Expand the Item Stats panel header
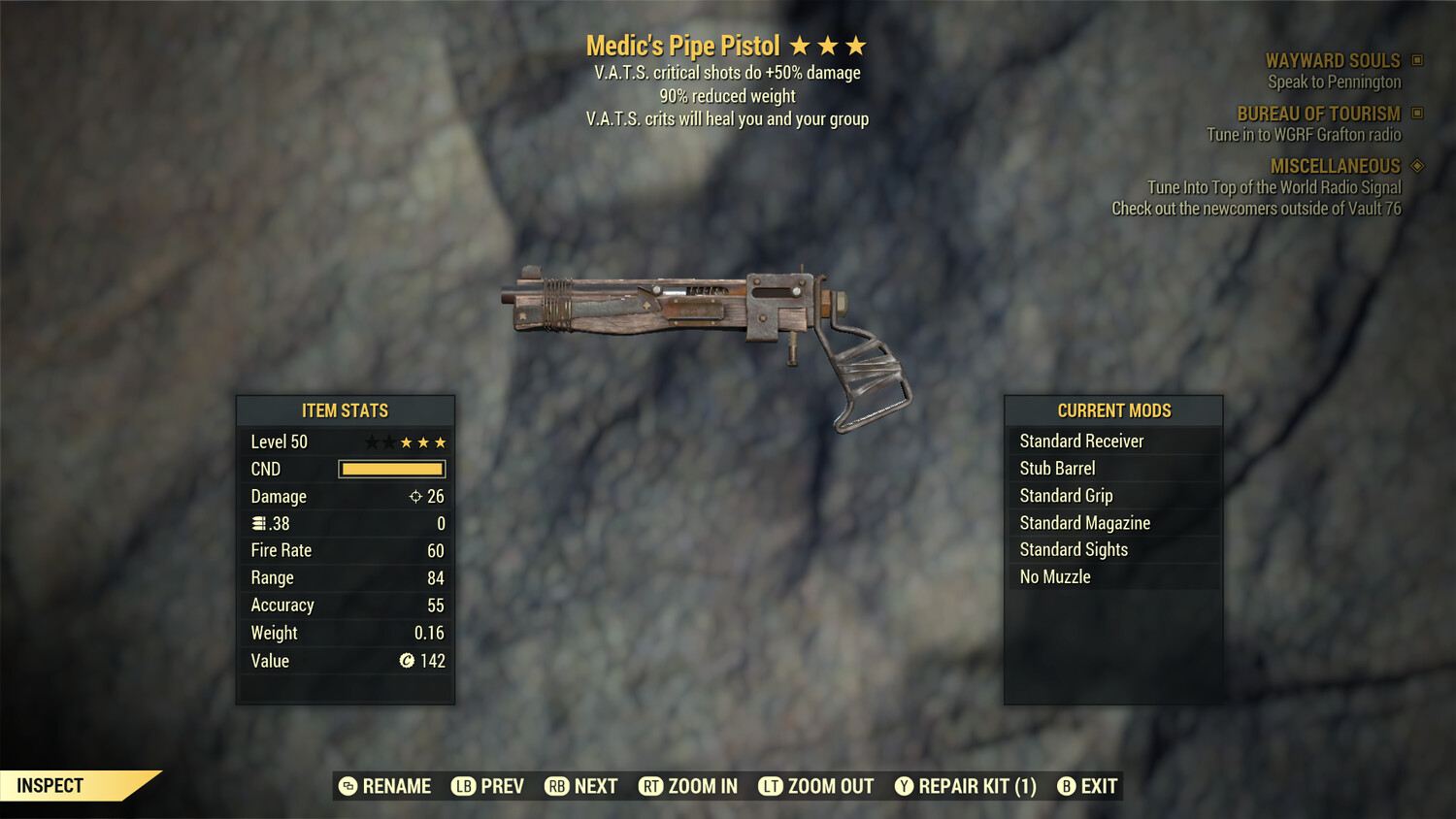Image resolution: width=1456 pixels, height=819 pixels. click(346, 410)
